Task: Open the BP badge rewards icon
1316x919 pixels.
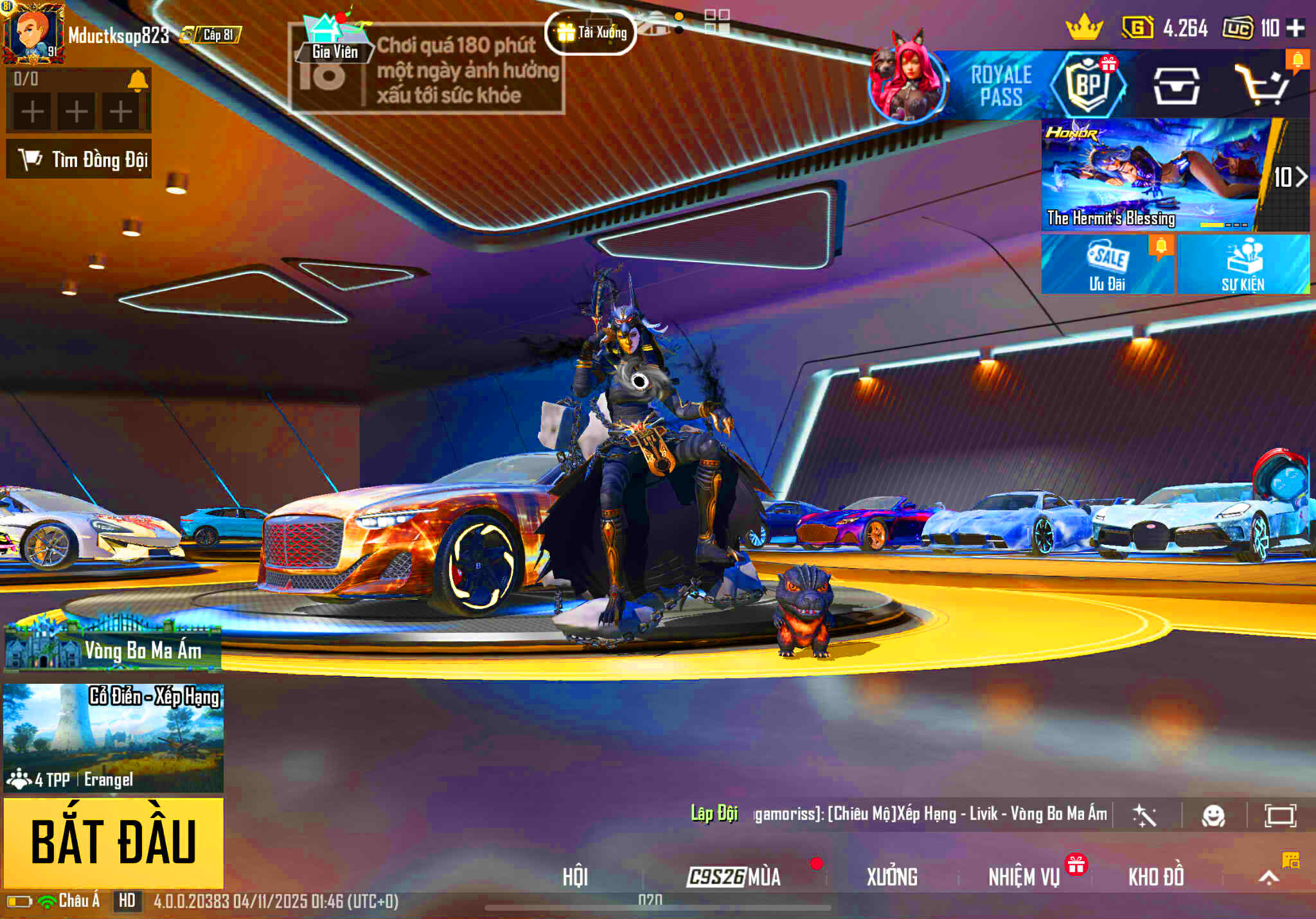Action: coord(1088,84)
